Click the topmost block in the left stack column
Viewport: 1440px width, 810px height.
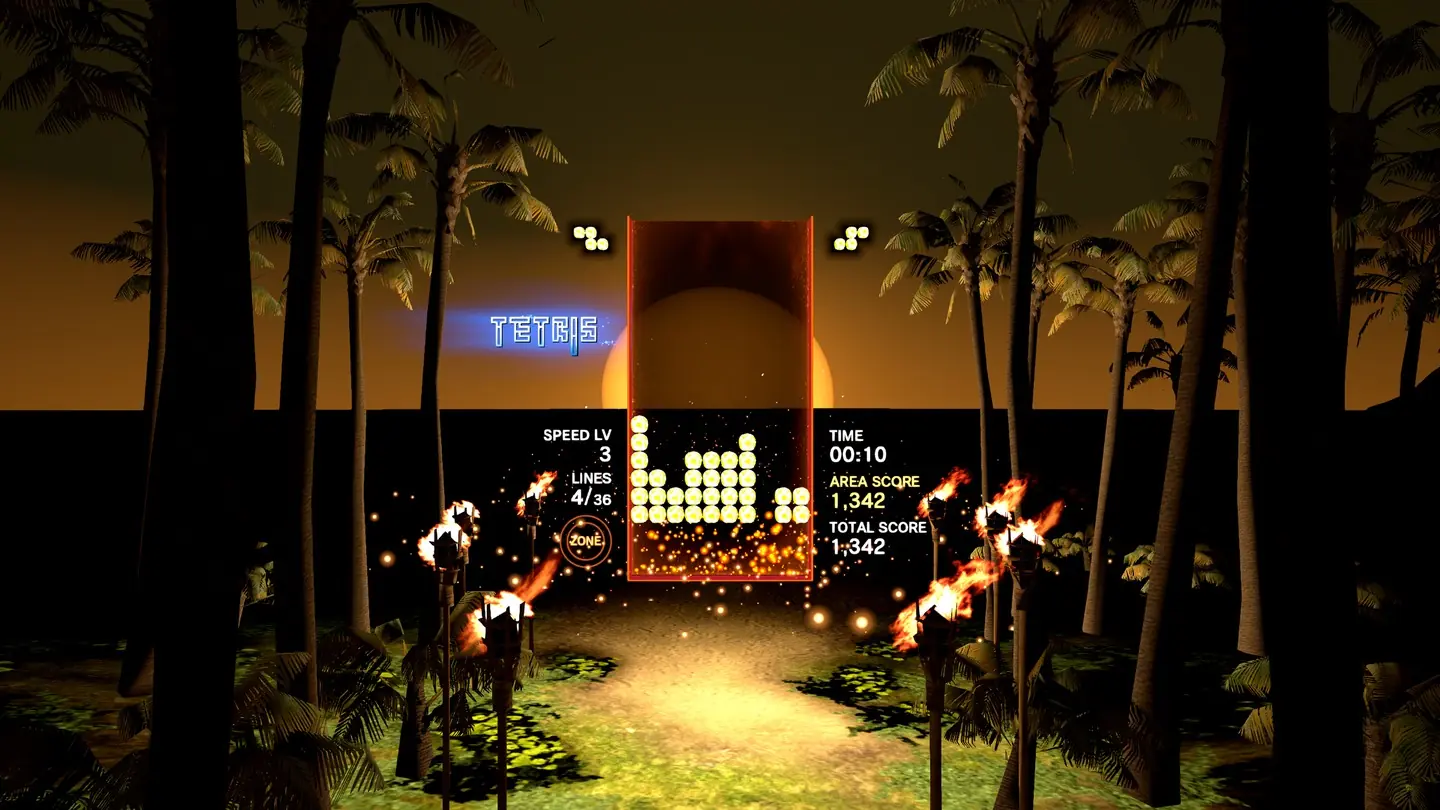[639, 424]
